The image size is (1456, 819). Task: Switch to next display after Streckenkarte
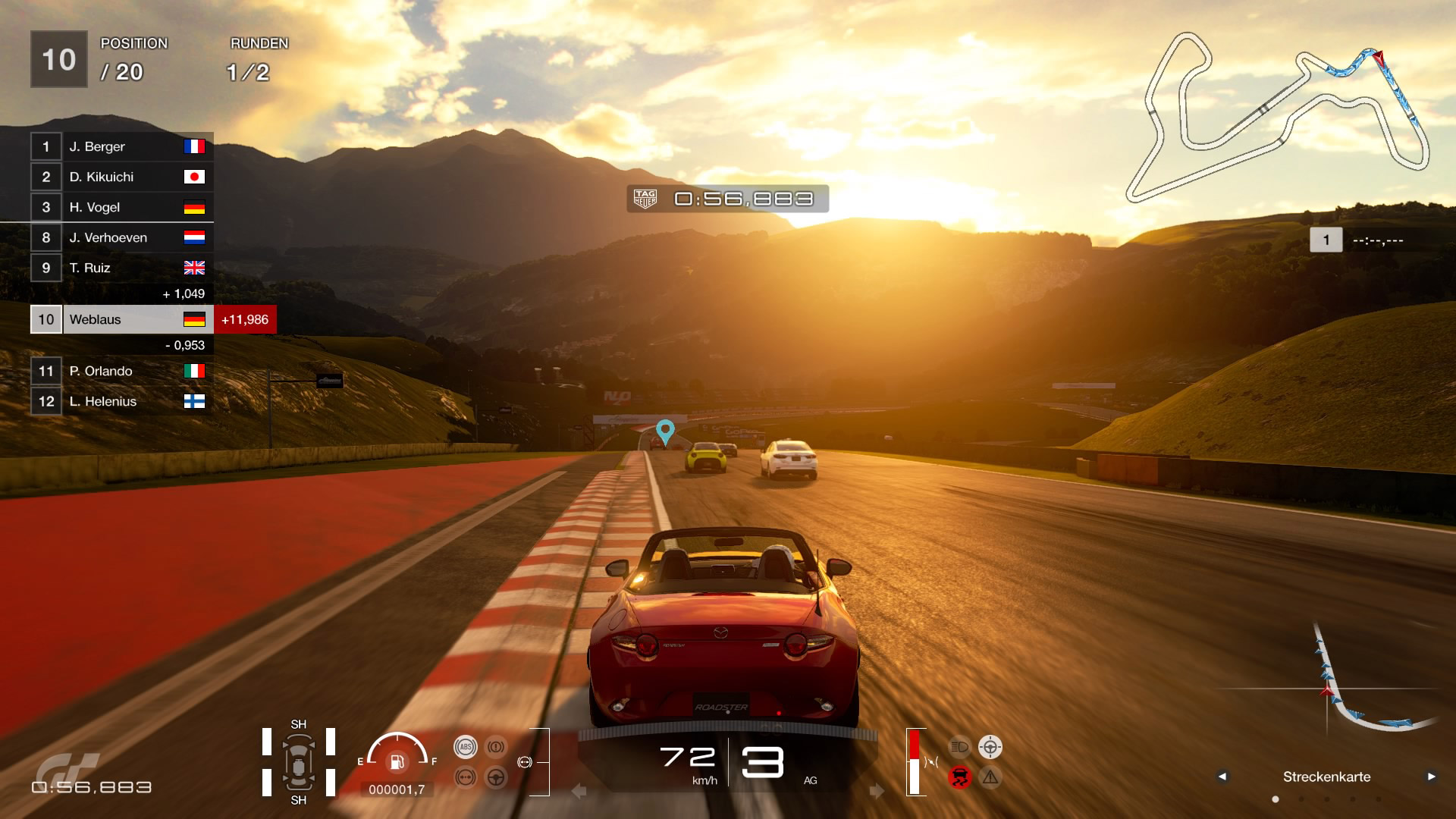click(x=1431, y=777)
